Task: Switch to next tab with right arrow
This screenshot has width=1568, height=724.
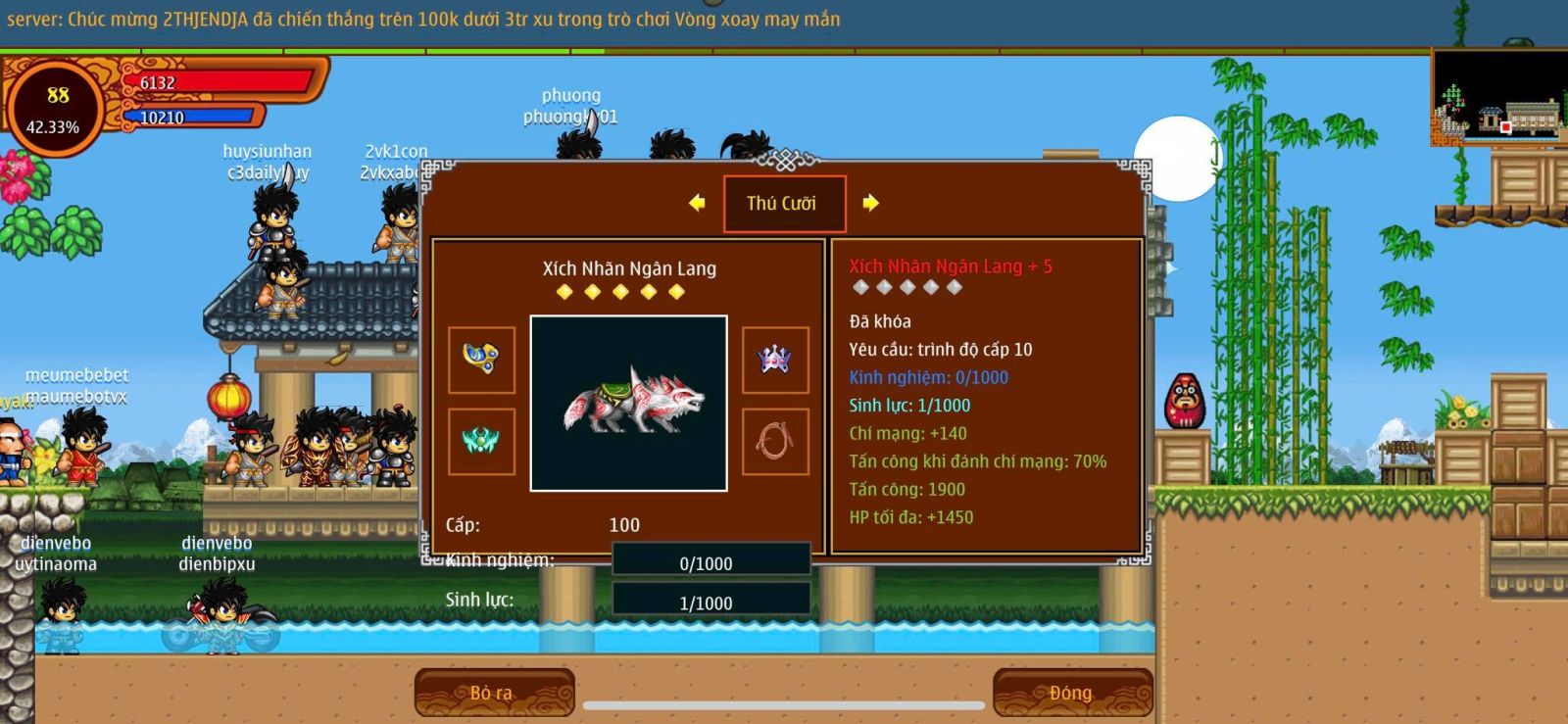Action: (x=870, y=203)
